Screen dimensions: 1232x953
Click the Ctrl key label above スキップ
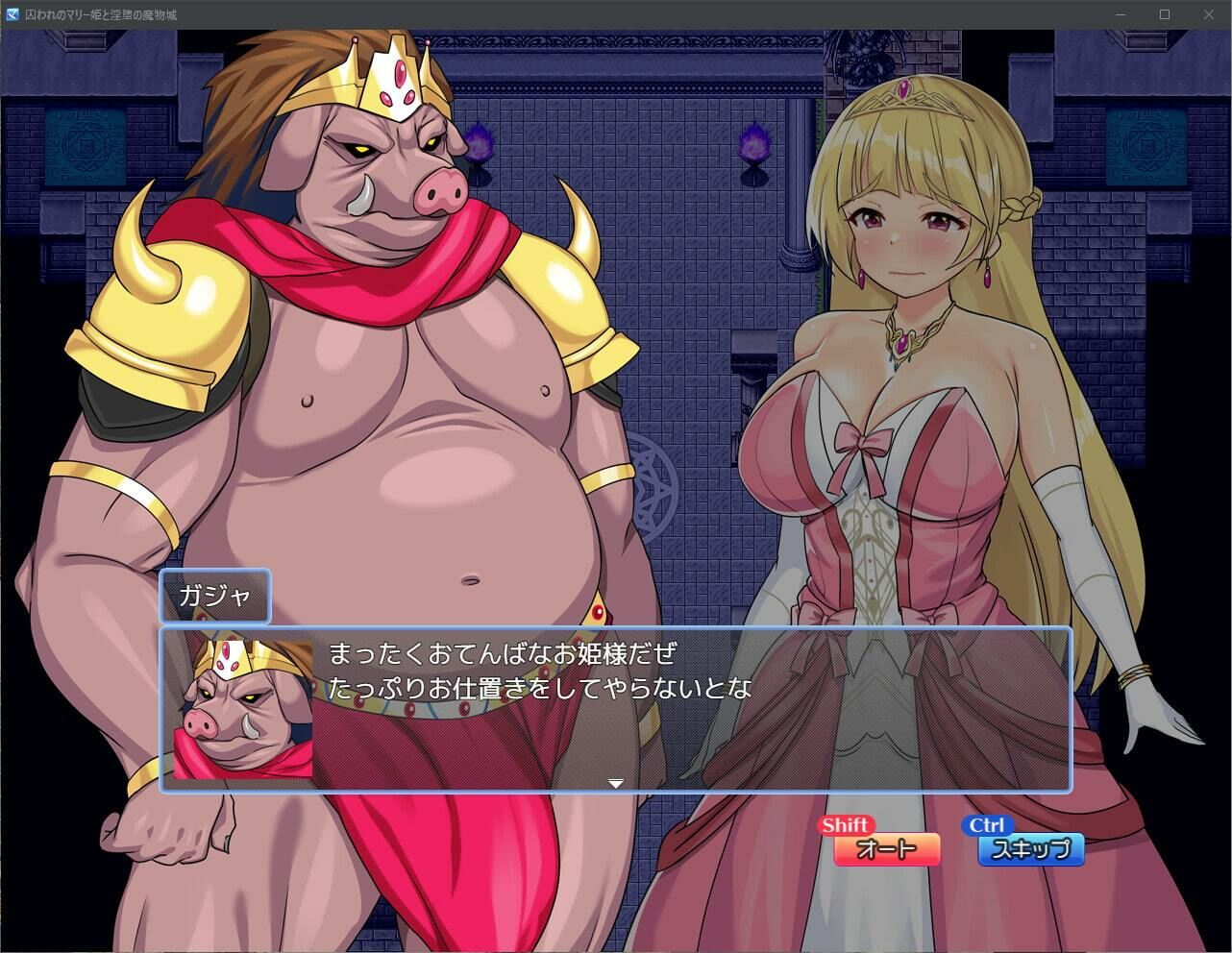point(986,824)
